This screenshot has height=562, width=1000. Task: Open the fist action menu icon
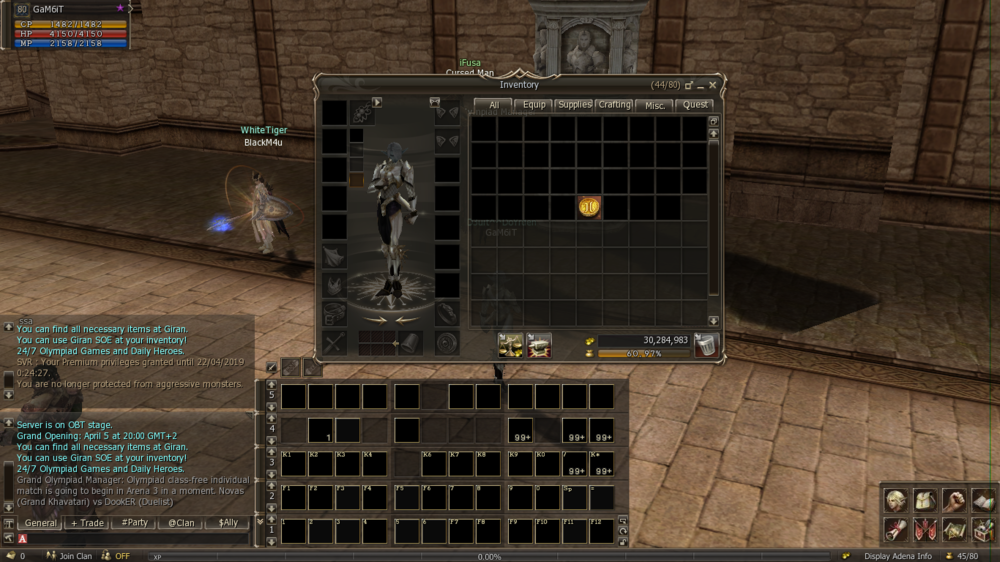pyautogui.click(x=954, y=501)
